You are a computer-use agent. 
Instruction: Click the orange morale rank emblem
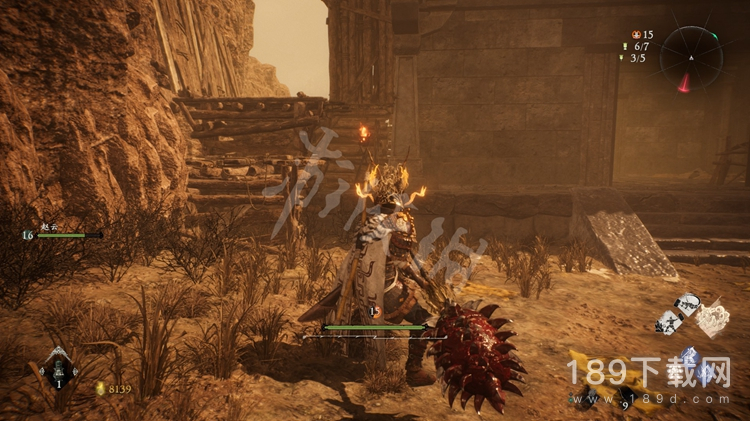click(x=635, y=35)
